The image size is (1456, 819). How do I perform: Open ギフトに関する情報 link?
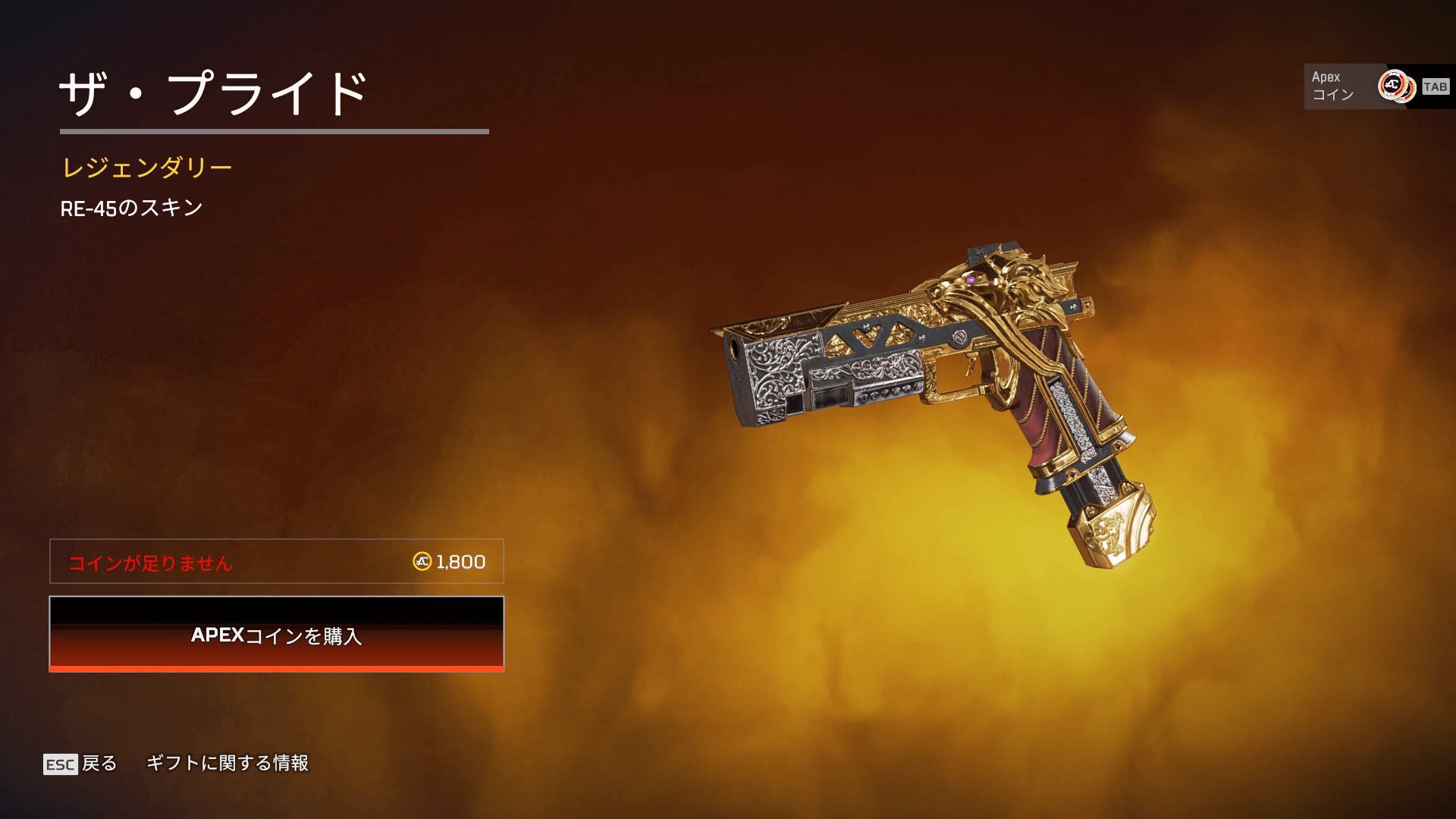coord(227,763)
